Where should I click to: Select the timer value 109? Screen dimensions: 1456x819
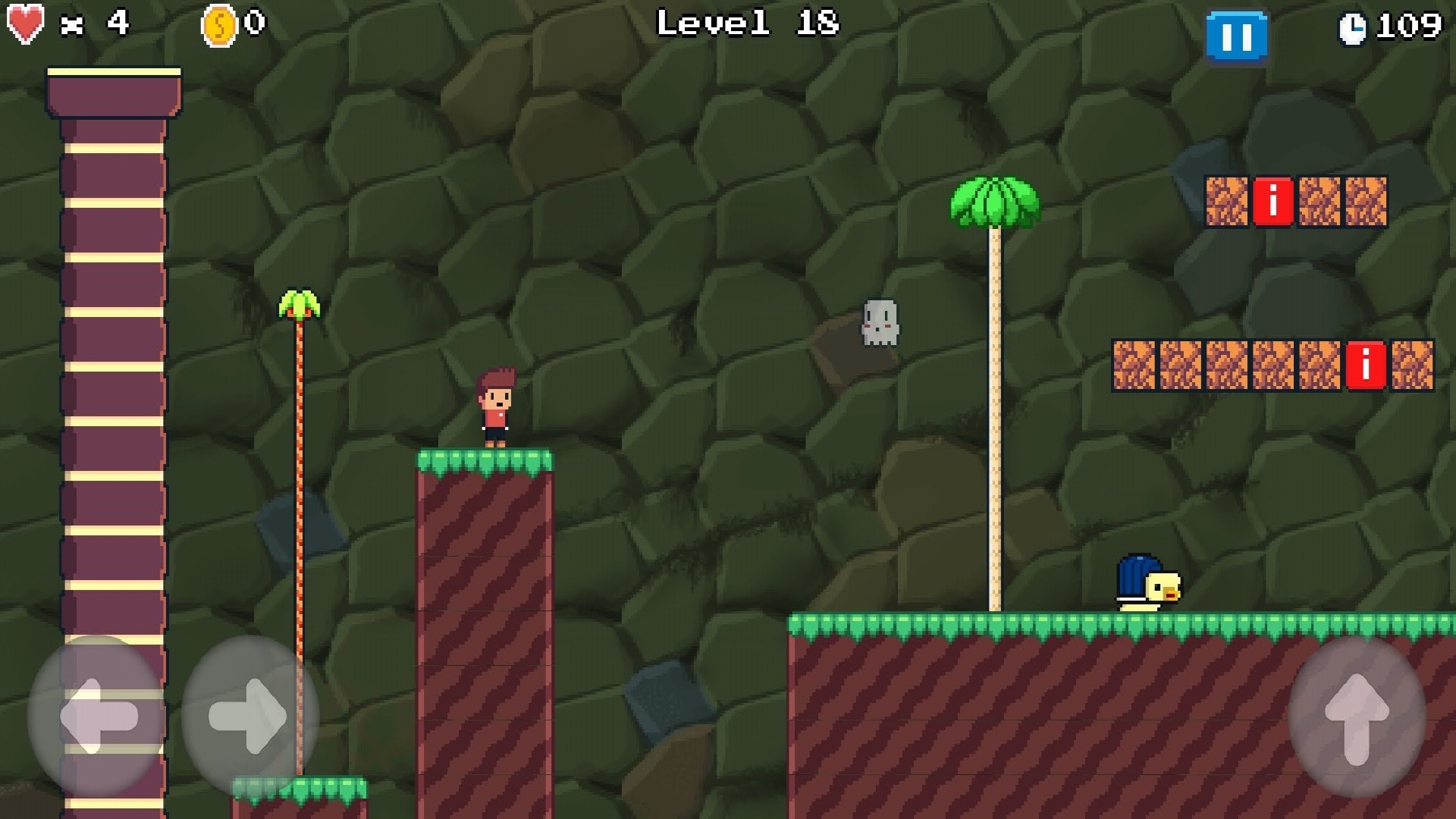(1412, 24)
